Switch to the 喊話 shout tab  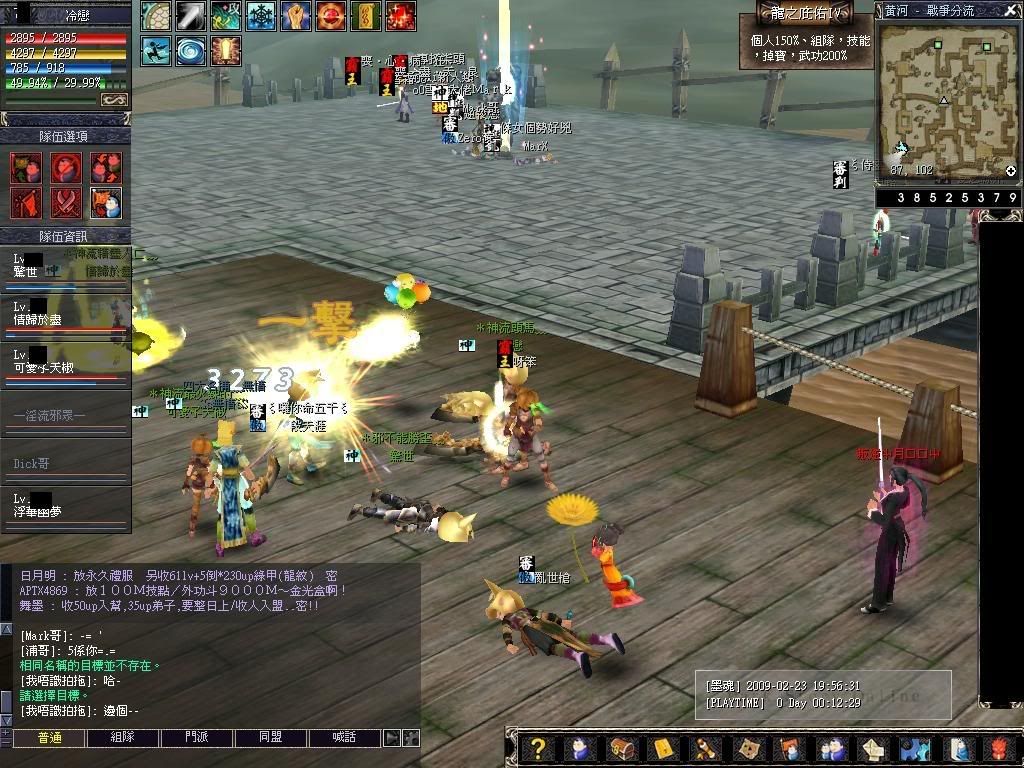pyautogui.click(x=345, y=738)
